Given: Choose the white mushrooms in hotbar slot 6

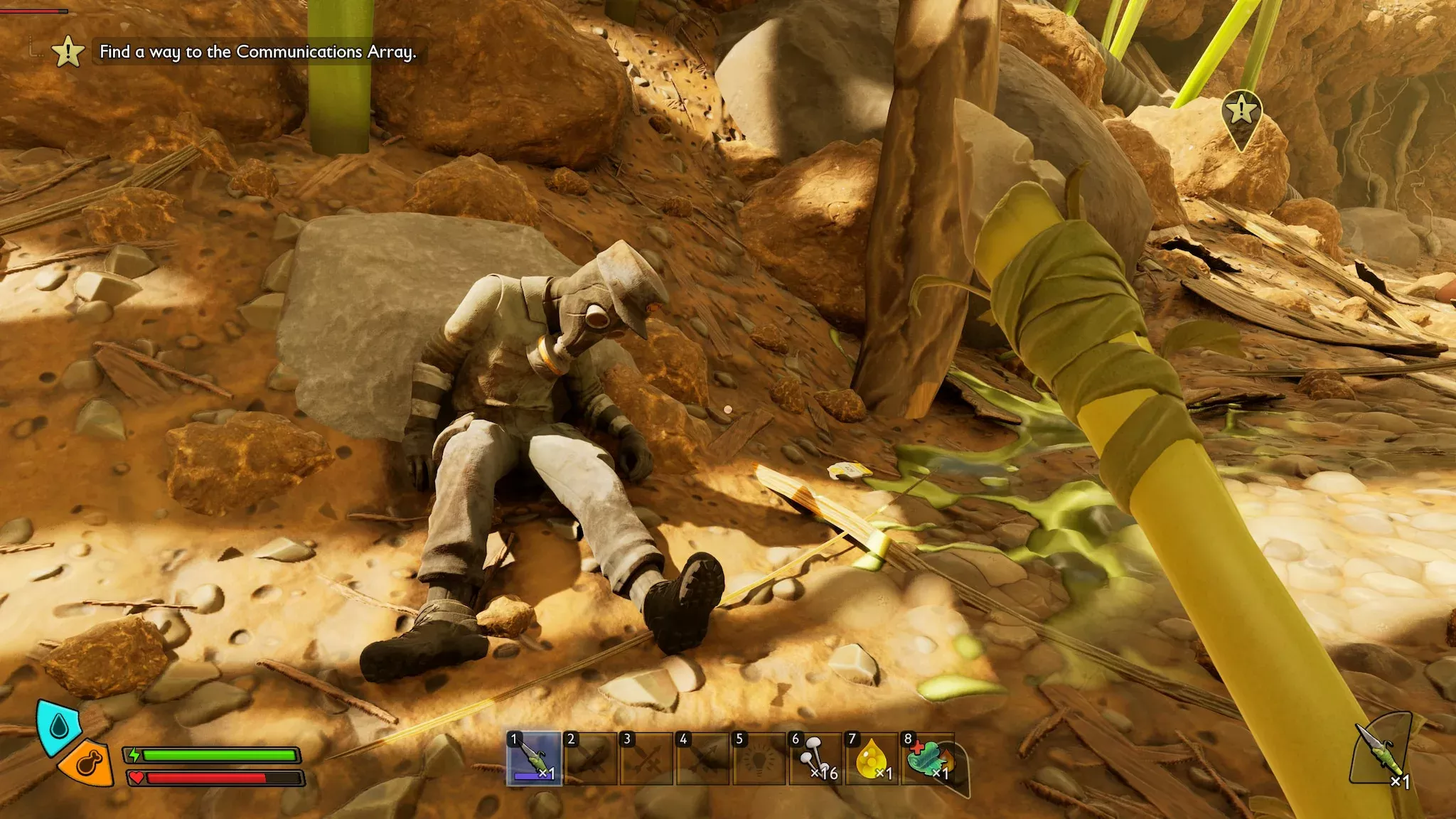Looking at the screenshot, I should 815,759.
